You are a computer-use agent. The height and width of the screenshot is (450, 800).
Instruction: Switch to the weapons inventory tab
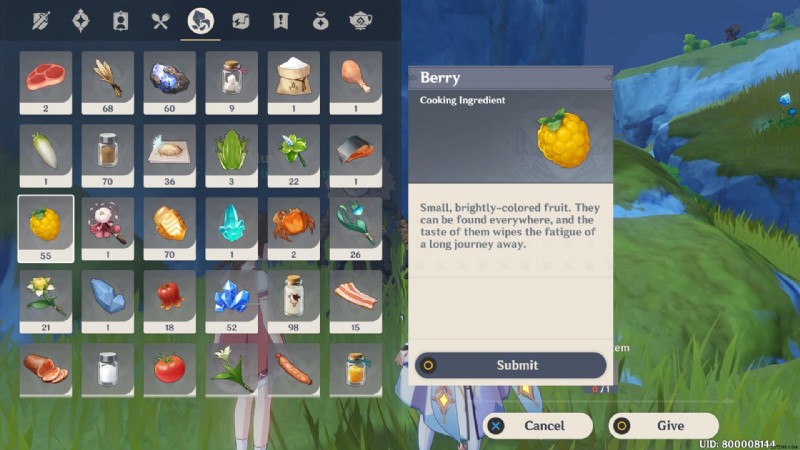pyautogui.click(x=41, y=21)
